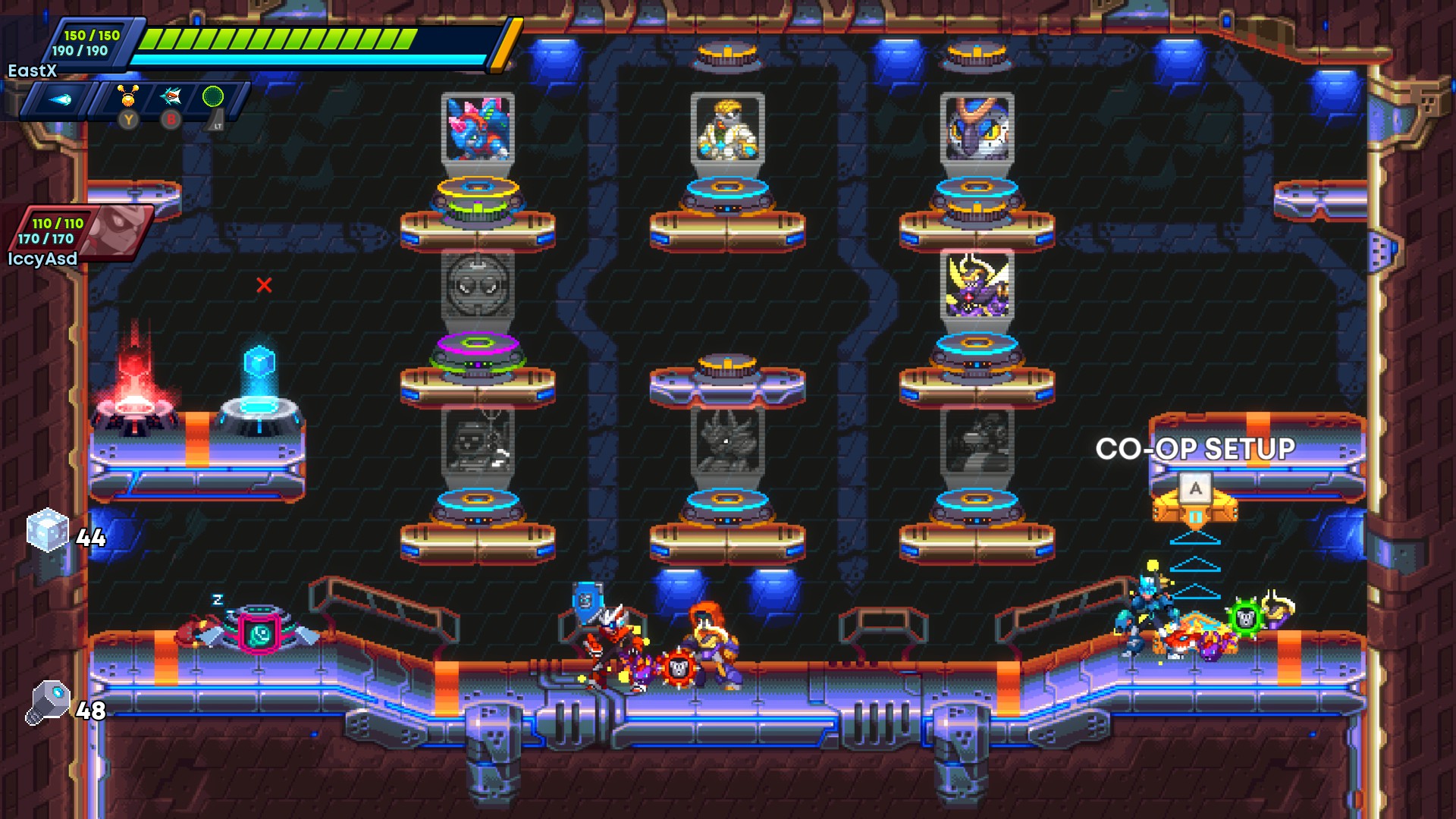Use the white jet-fish power icon
This screenshot has width=1456, height=819.
point(171,96)
